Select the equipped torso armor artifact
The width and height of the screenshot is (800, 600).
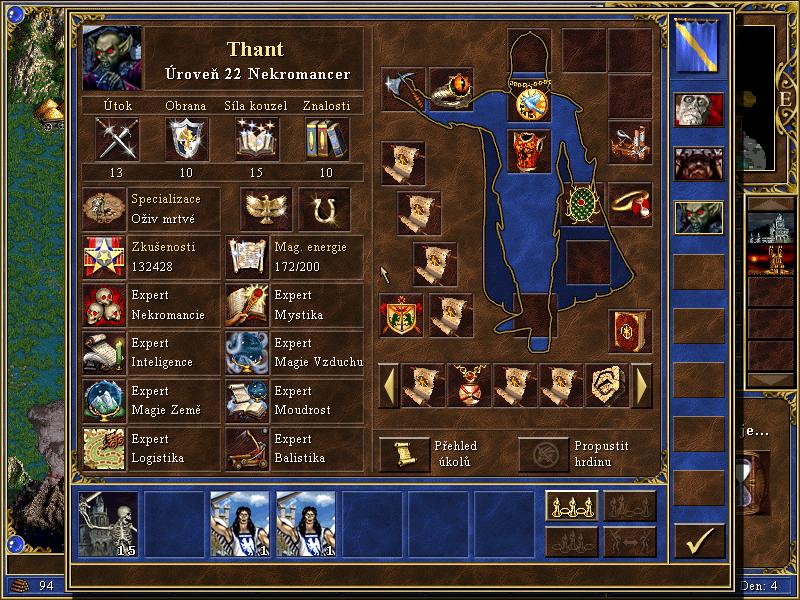click(529, 151)
